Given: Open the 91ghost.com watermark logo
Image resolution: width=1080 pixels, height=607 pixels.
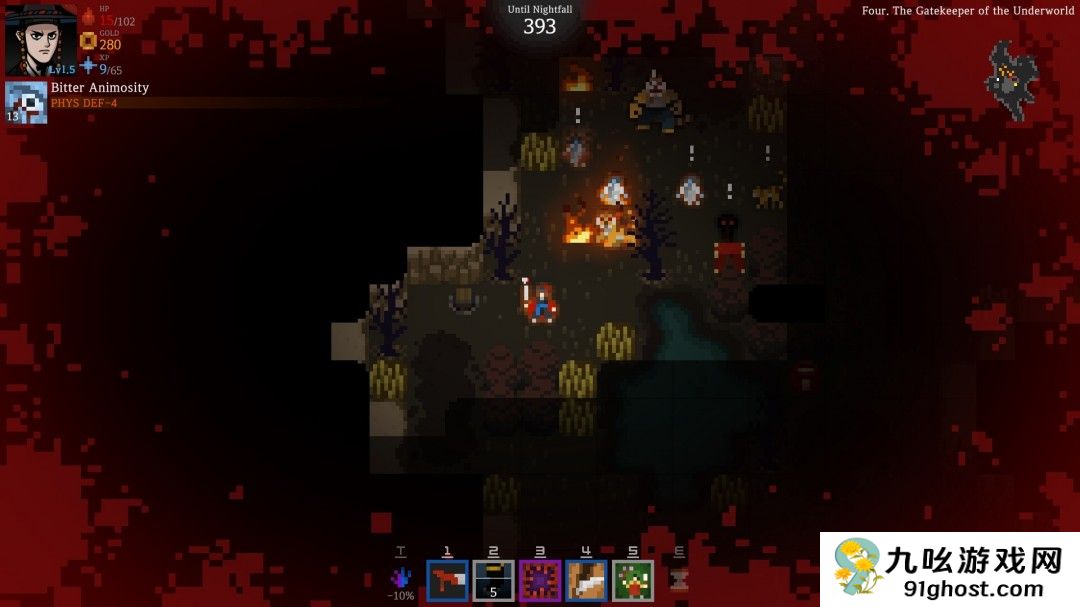Looking at the screenshot, I should tap(949, 569).
